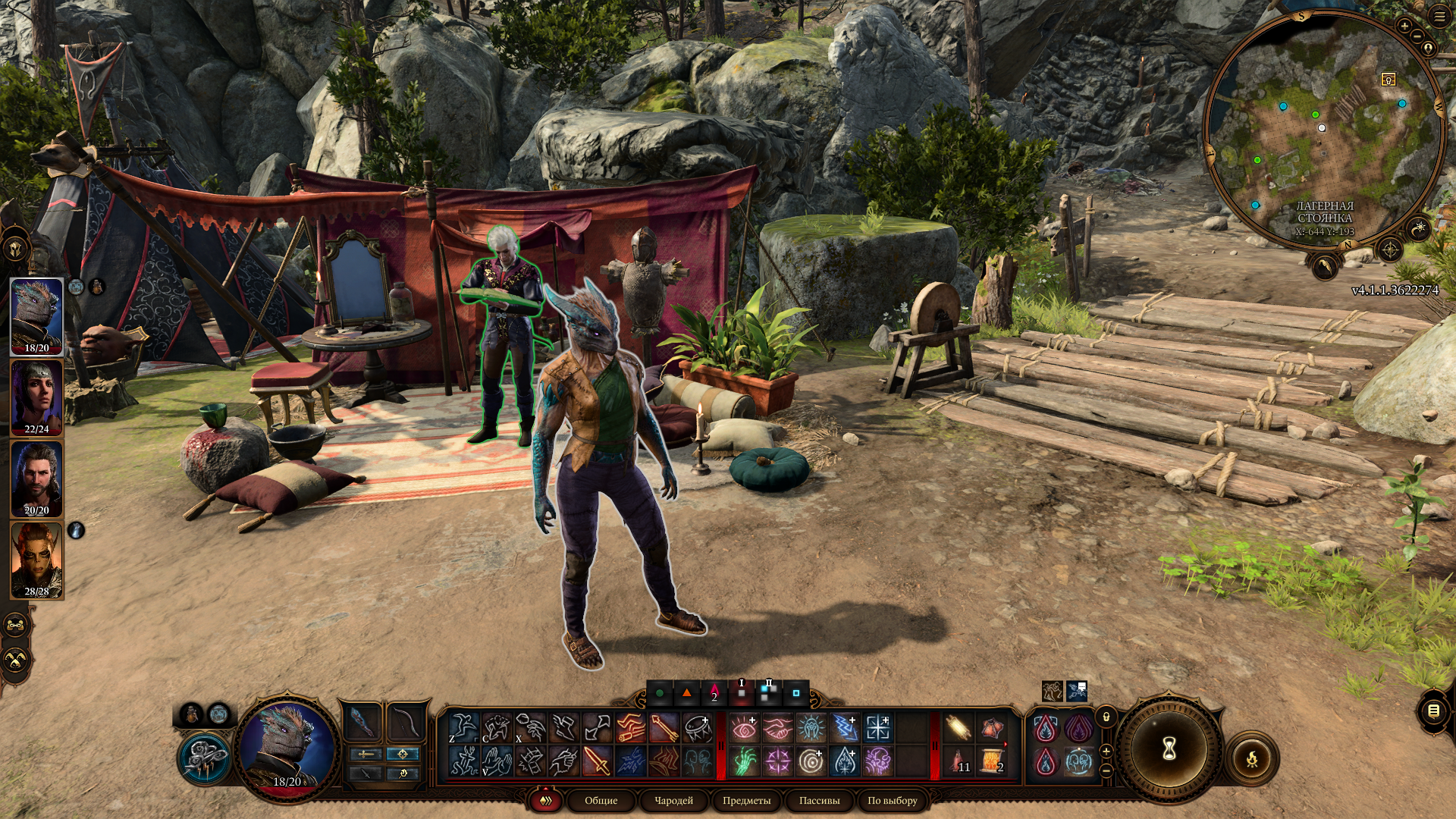Cast the green spectral hand spell
Viewport: 1456px width, 819px height.
point(744,761)
